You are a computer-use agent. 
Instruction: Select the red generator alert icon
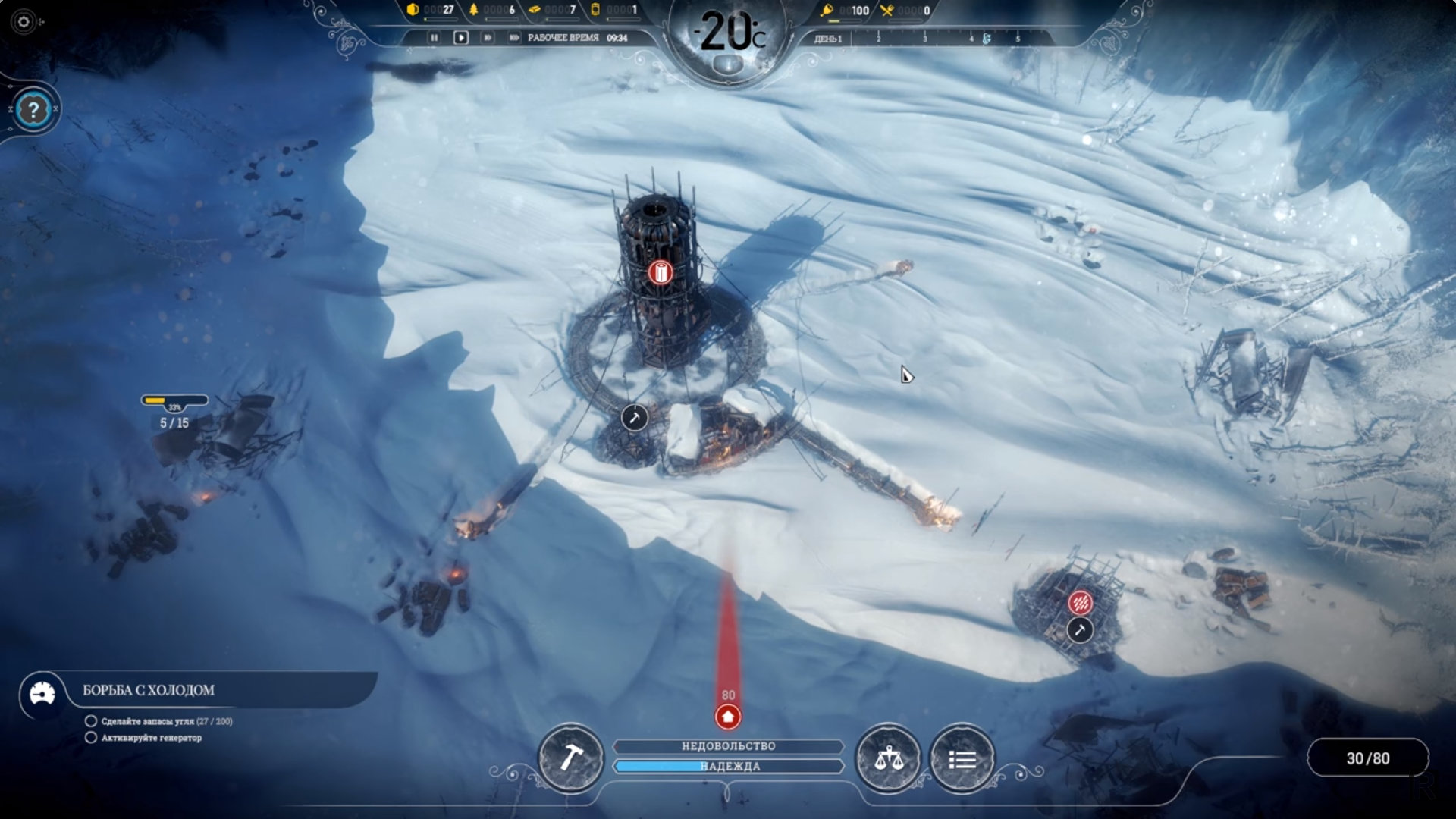coord(660,272)
